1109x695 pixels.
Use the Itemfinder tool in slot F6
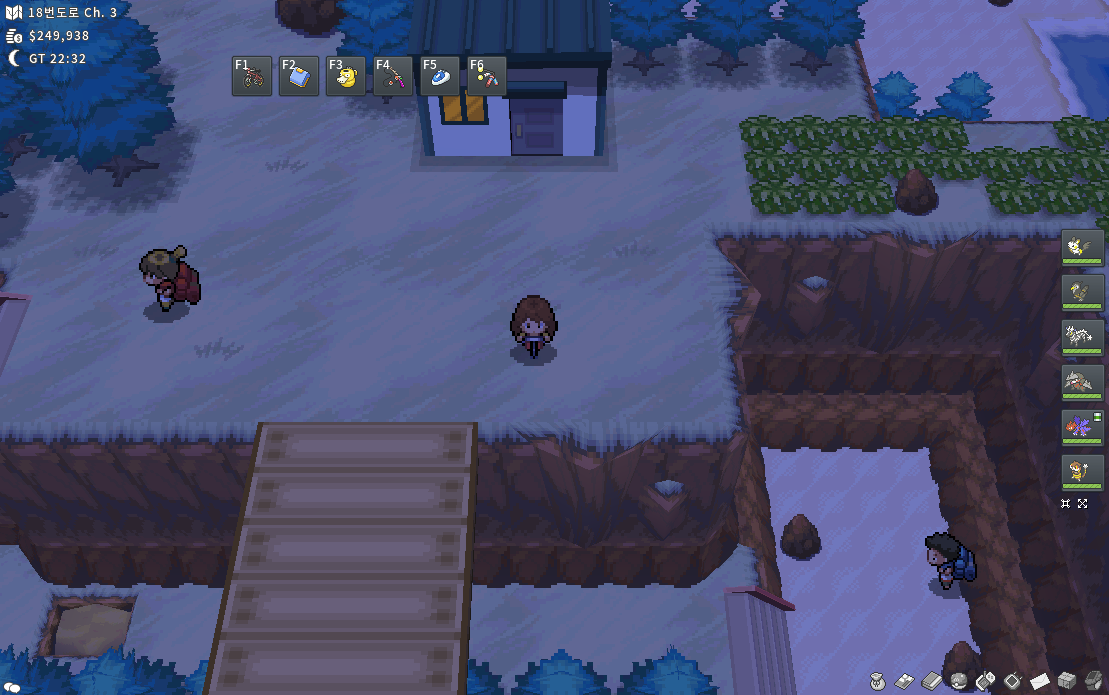click(x=487, y=76)
